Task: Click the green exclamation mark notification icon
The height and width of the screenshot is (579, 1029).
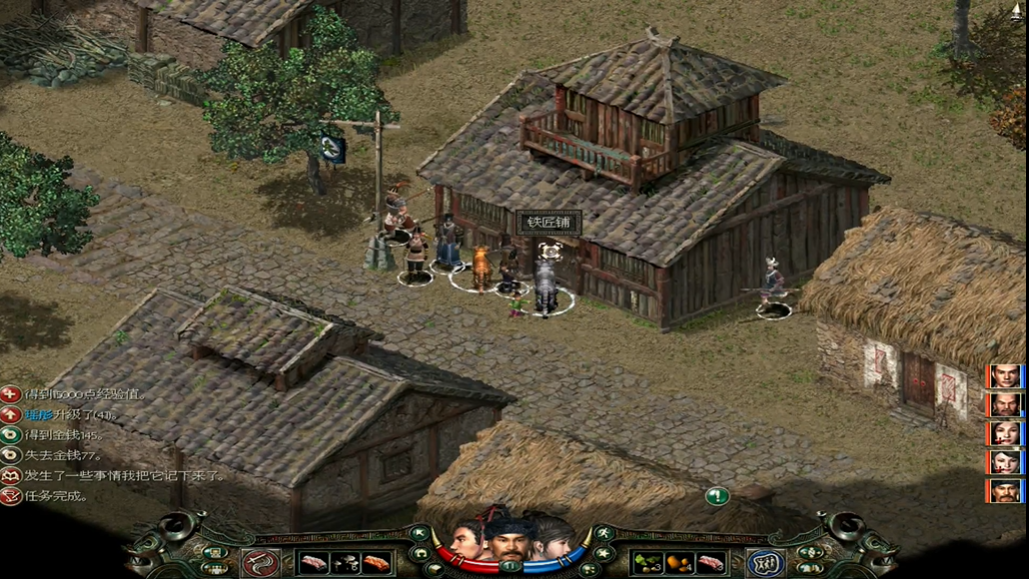Action: point(716,495)
